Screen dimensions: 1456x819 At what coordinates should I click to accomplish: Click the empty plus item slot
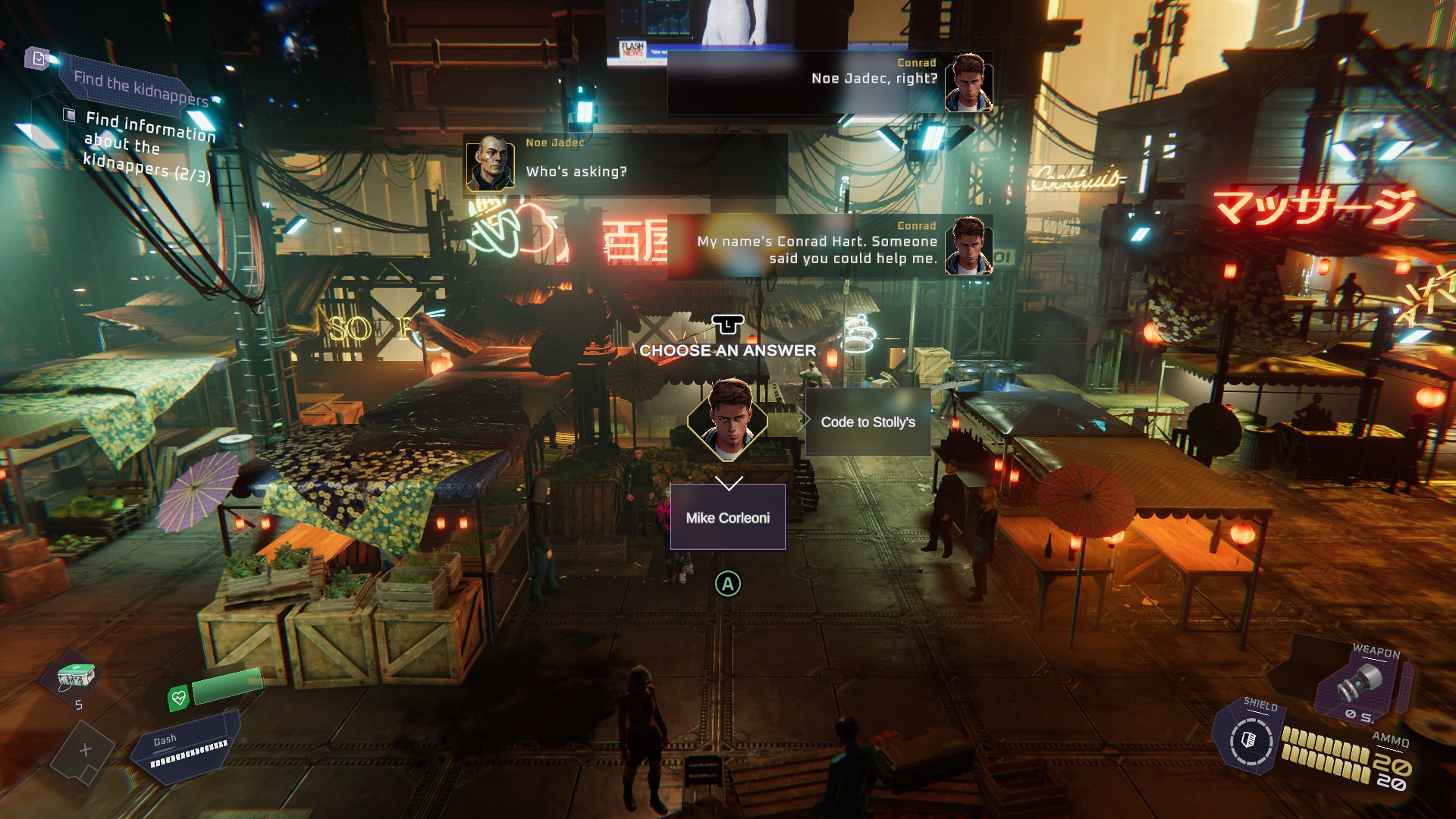(x=85, y=750)
